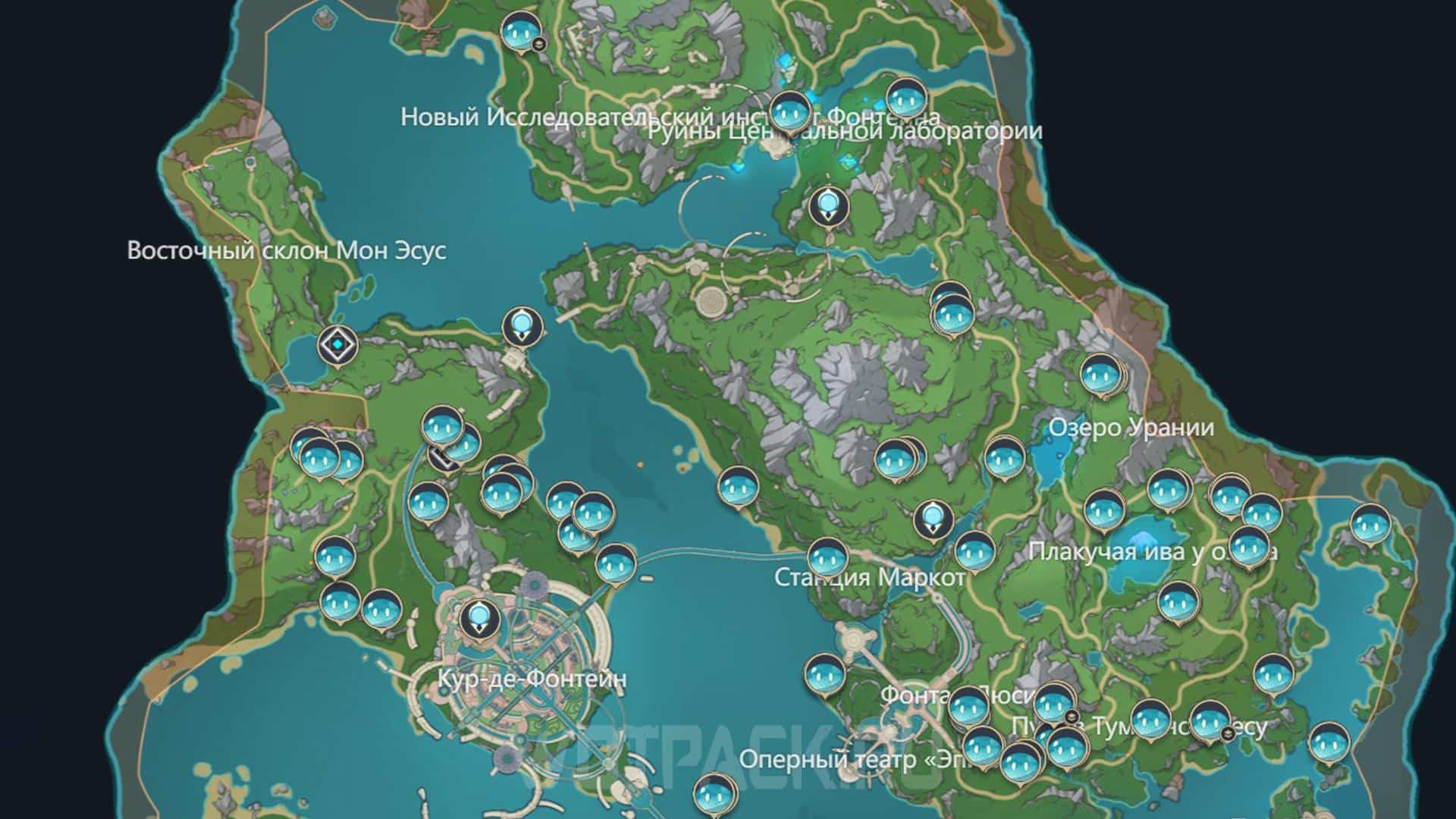Select the blue marker west of the Fountain of Lucine

[824, 673]
